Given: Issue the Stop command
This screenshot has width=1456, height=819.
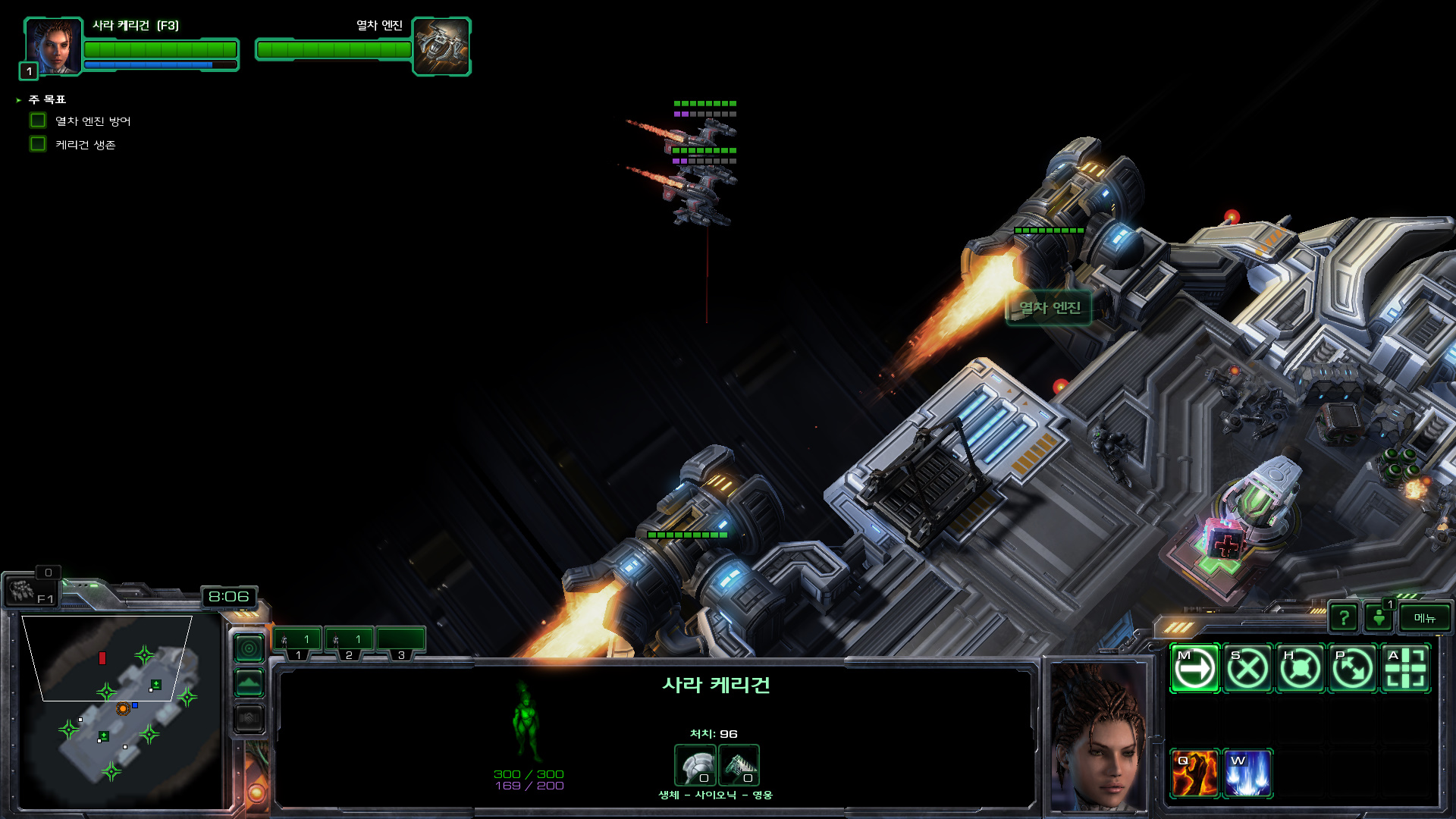Looking at the screenshot, I should pyautogui.click(x=1247, y=668).
